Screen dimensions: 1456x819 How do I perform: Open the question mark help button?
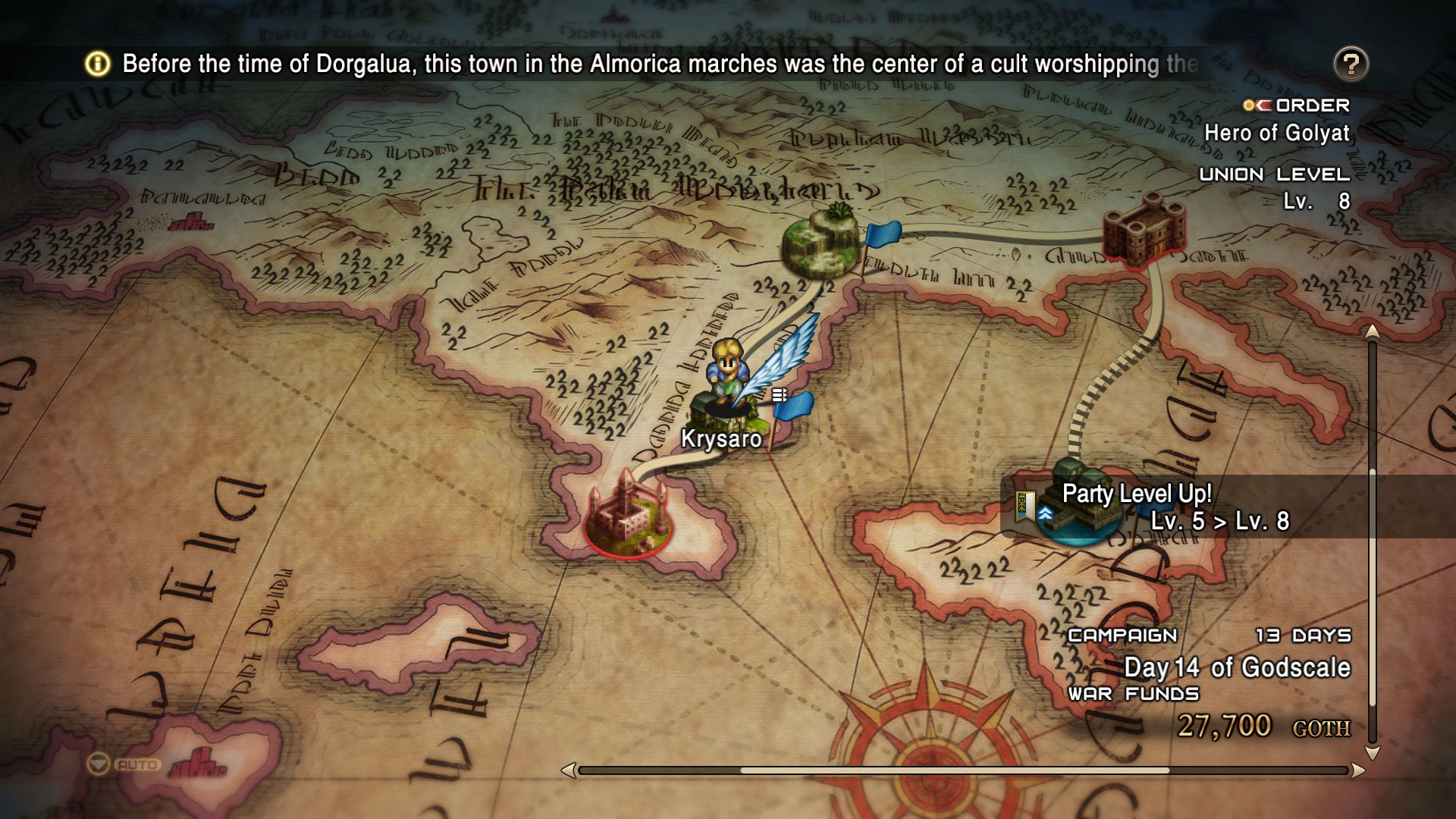1351,64
